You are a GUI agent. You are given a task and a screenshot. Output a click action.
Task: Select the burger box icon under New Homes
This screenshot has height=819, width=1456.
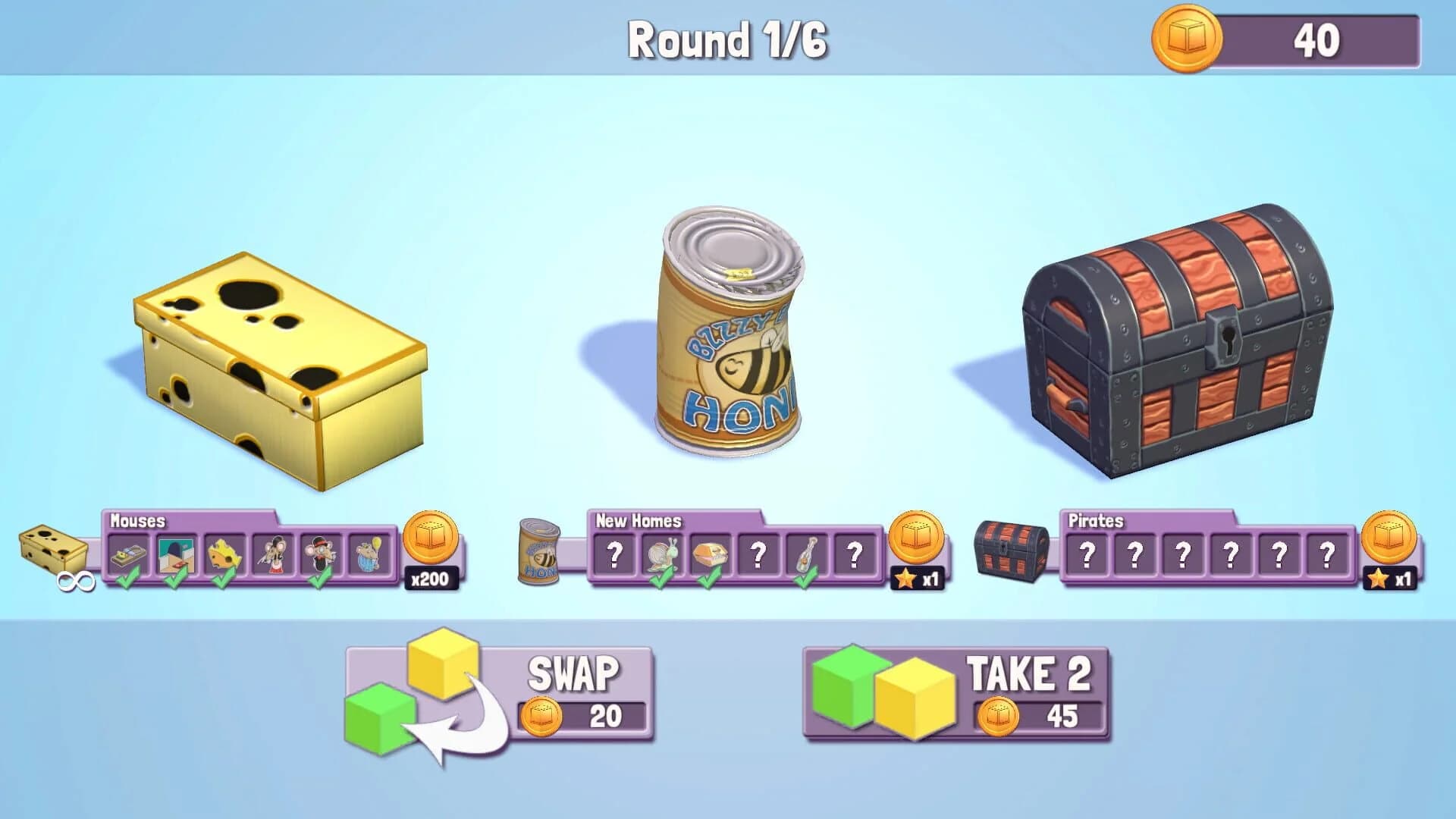pos(711,553)
